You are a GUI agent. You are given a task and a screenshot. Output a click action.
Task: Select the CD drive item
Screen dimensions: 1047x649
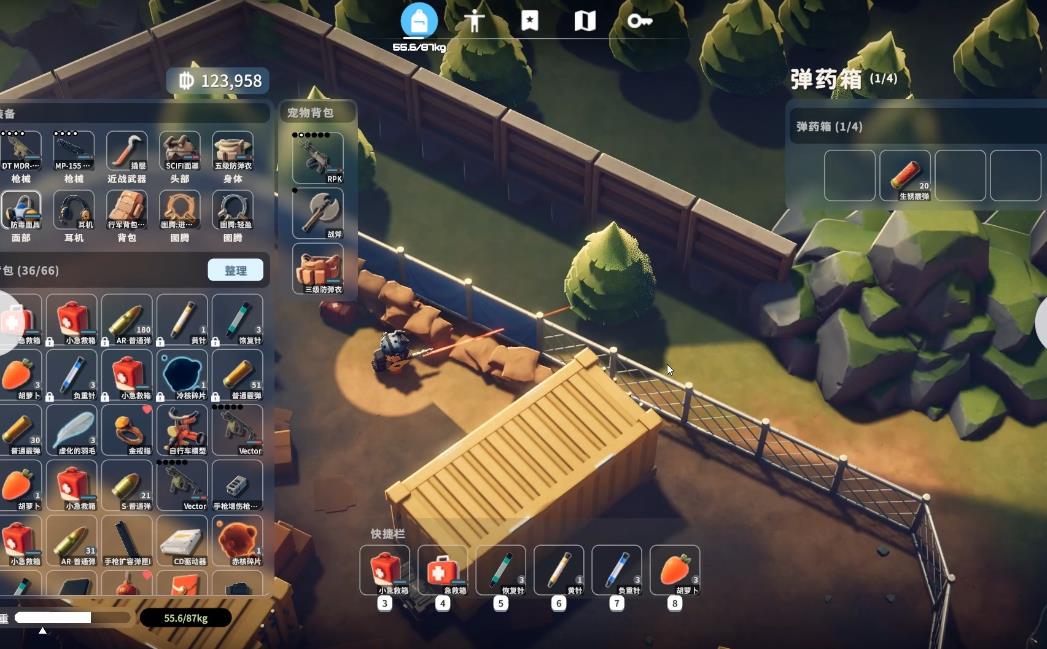182,541
